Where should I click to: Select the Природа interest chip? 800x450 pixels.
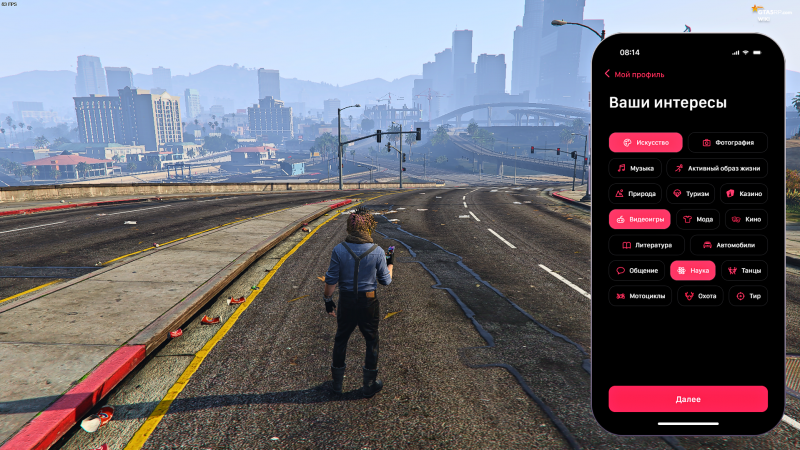click(635, 194)
